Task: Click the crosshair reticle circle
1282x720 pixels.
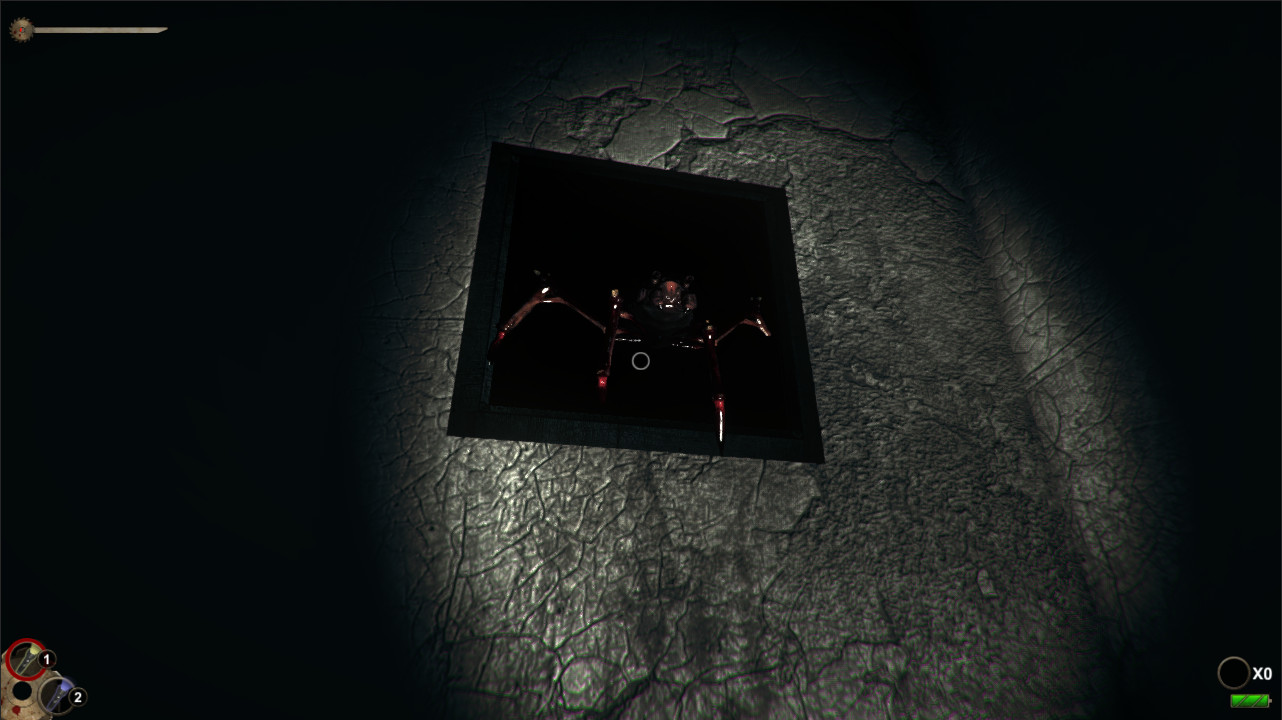Action: (641, 360)
